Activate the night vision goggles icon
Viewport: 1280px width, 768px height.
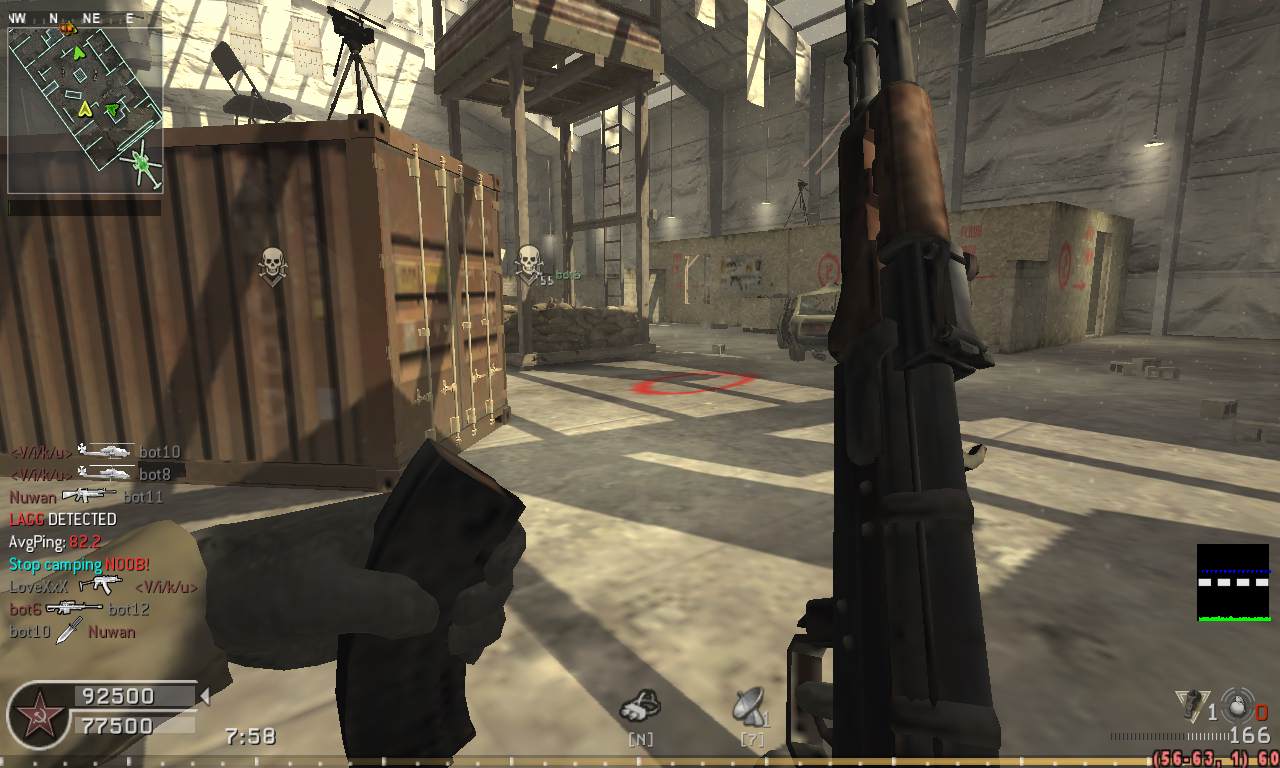click(640, 707)
